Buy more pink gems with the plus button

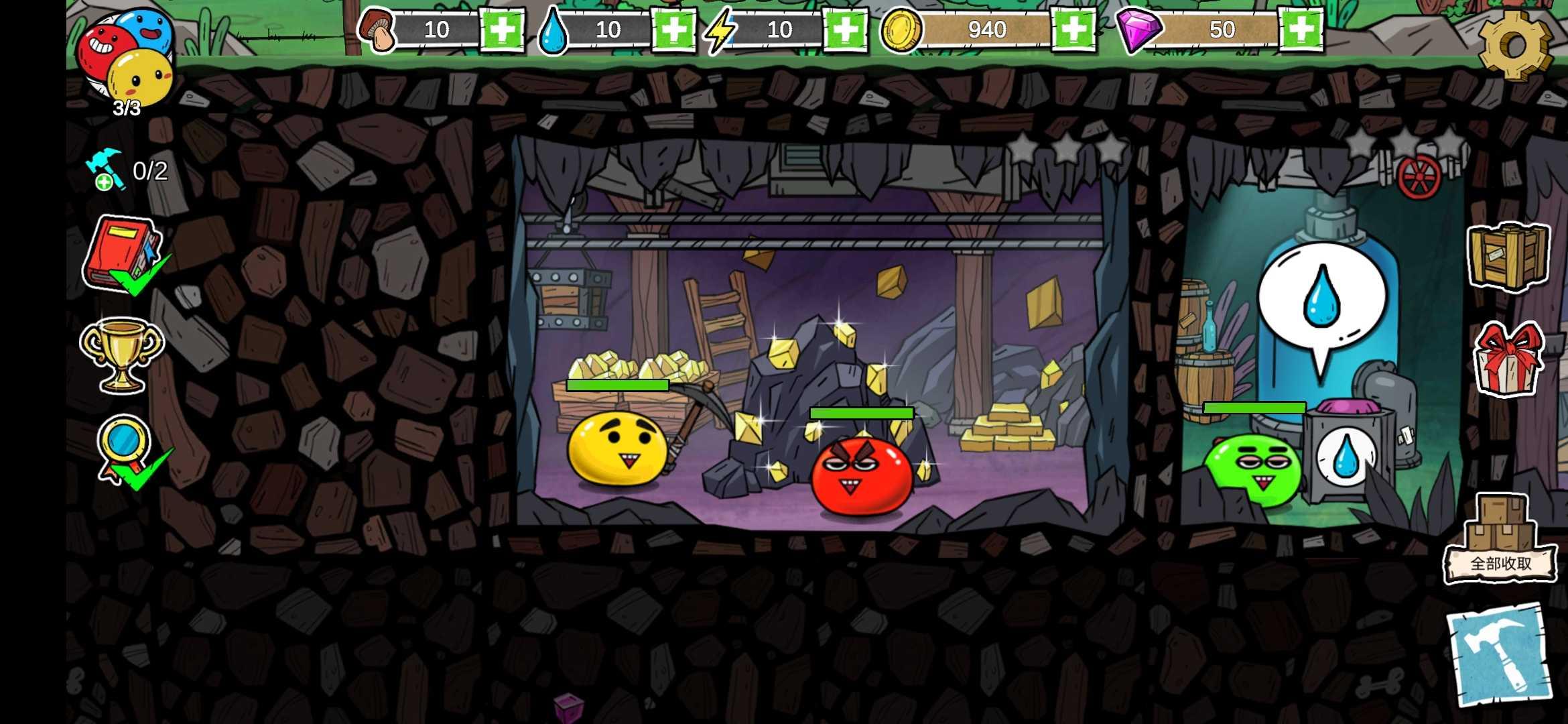(1301, 29)
